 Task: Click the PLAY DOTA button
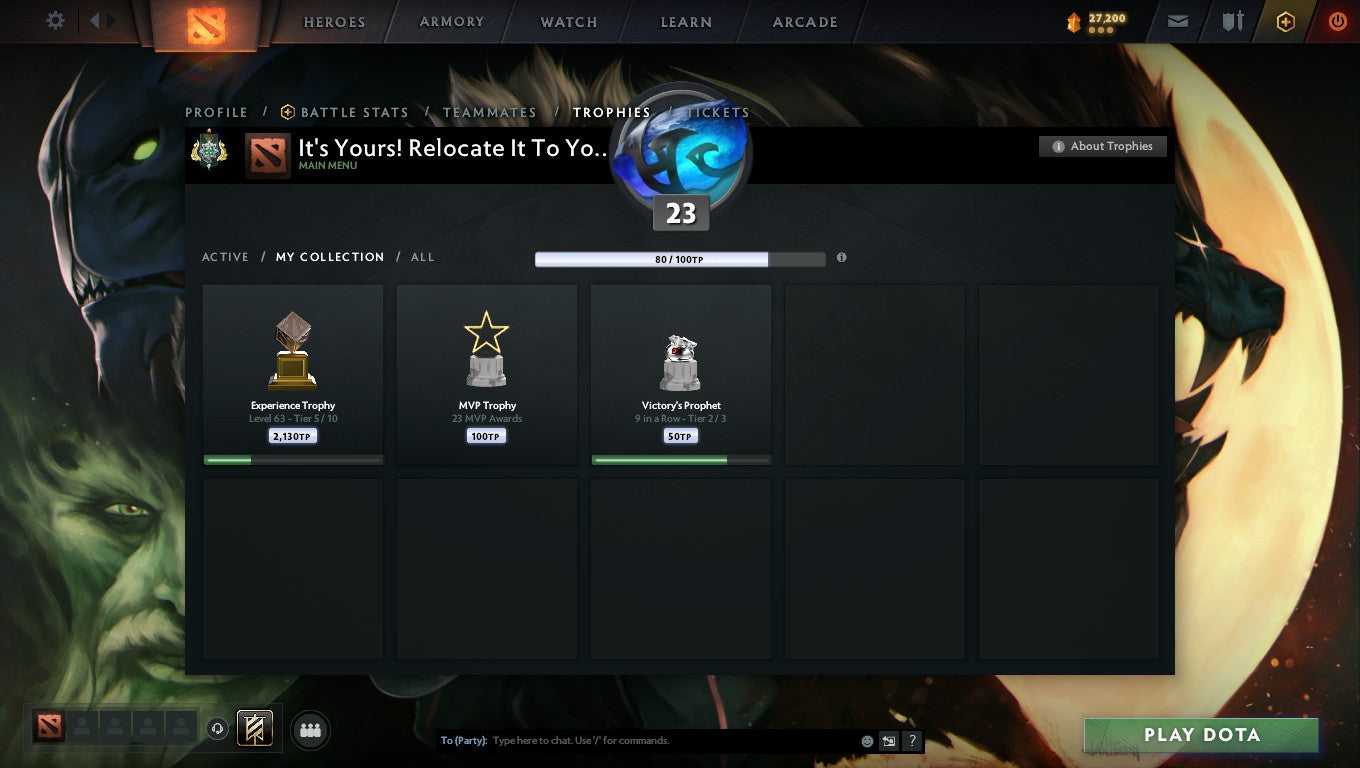click(1200, 735)
